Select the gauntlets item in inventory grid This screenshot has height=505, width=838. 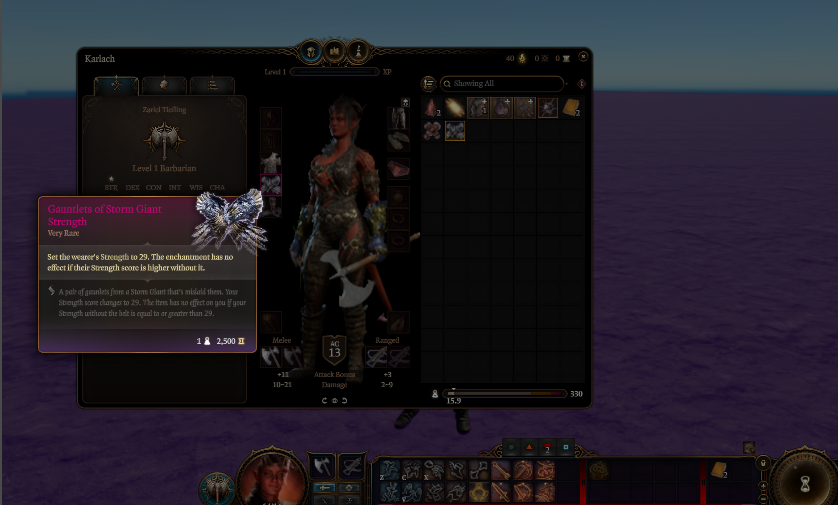click(x=455, y=130)
